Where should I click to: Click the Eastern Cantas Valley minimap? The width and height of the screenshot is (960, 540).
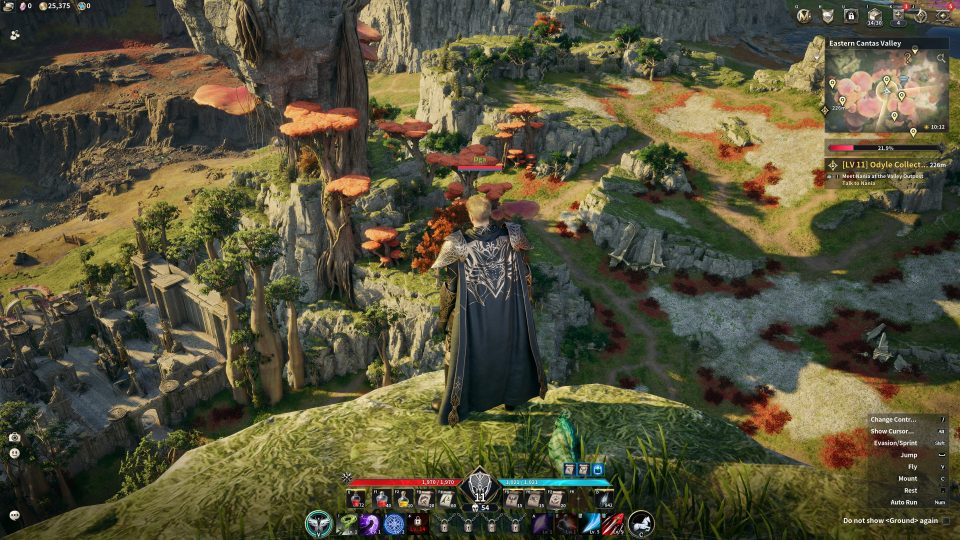886,92
